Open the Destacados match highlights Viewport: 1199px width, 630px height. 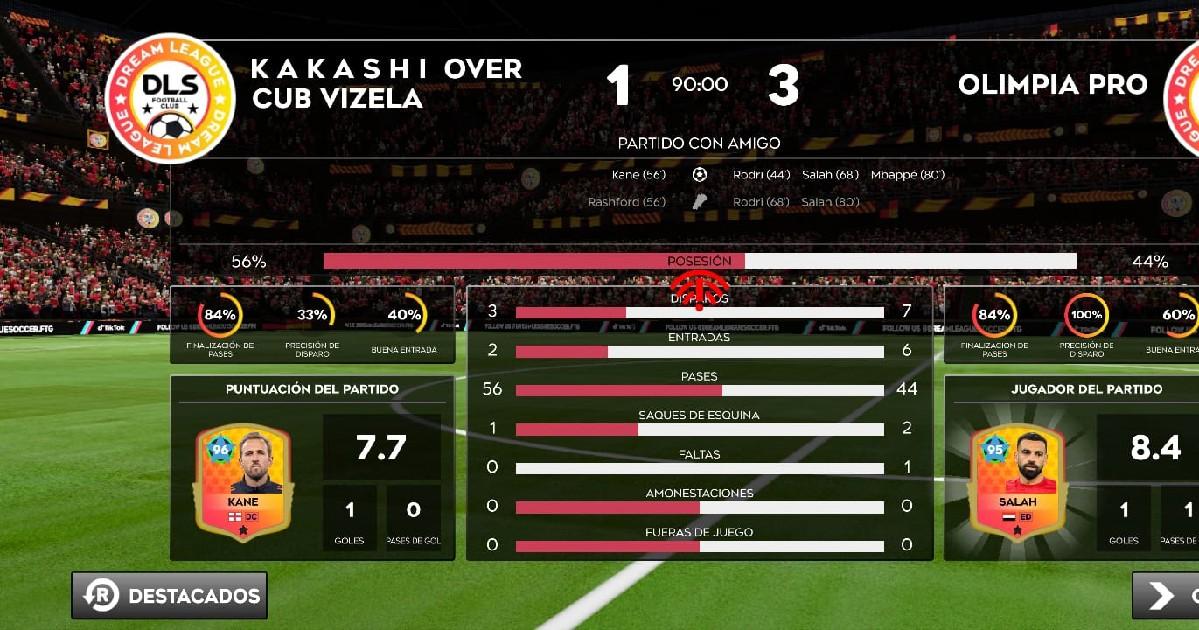[170, 596]
